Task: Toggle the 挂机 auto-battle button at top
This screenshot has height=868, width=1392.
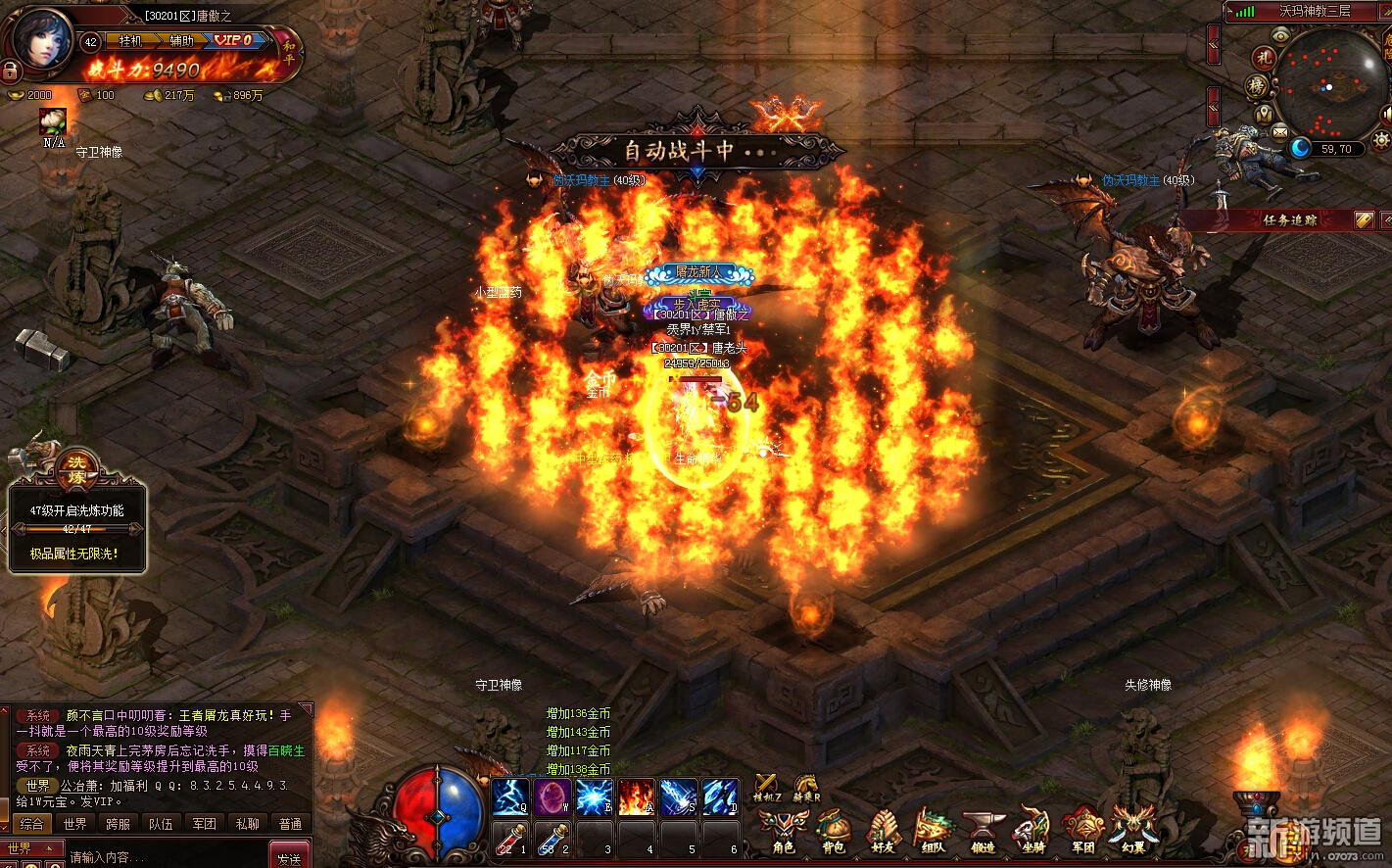Action: tap(130, 41)
